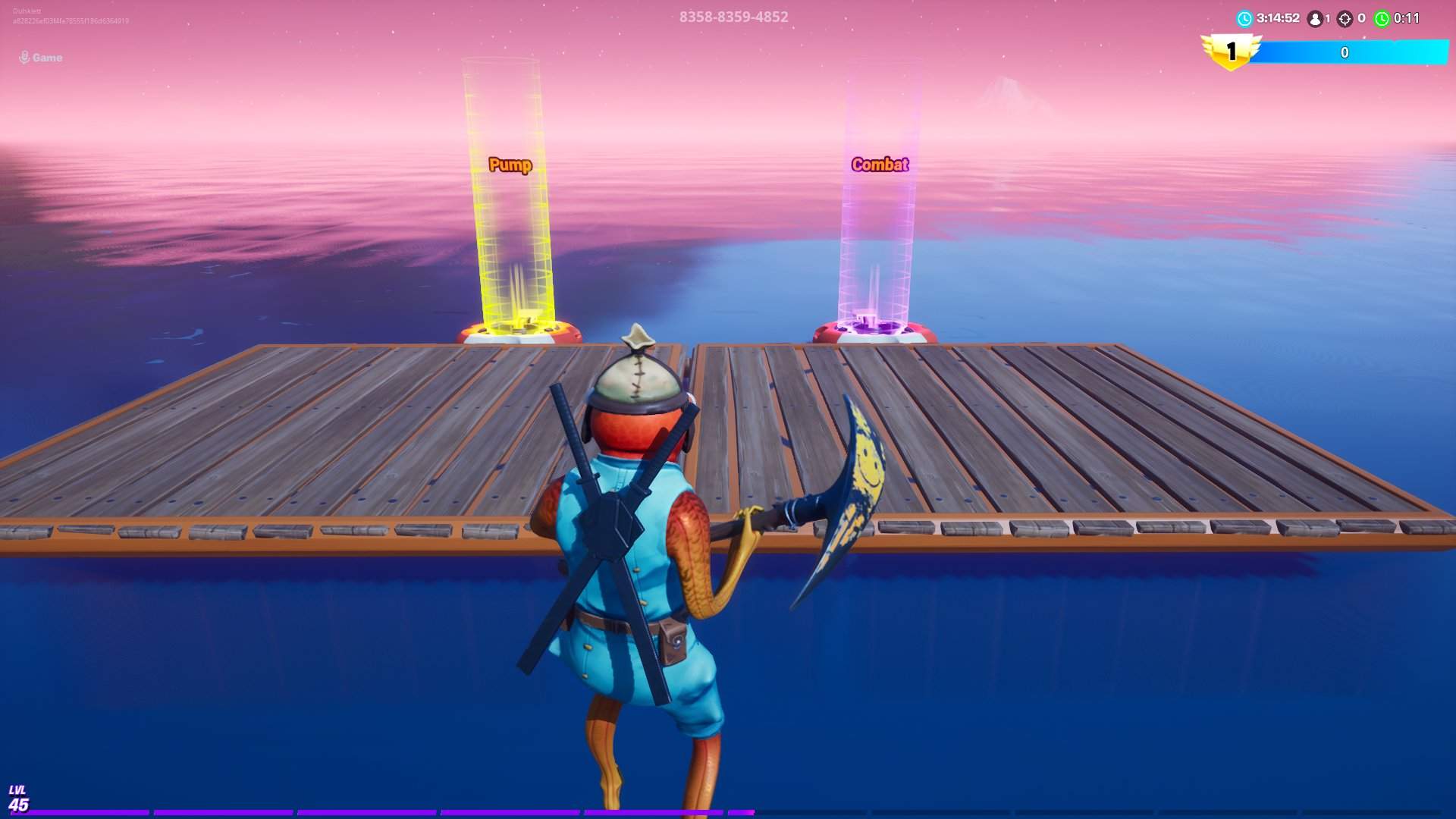Click the elimination counter showing 0

click(x=1361, y=19)
